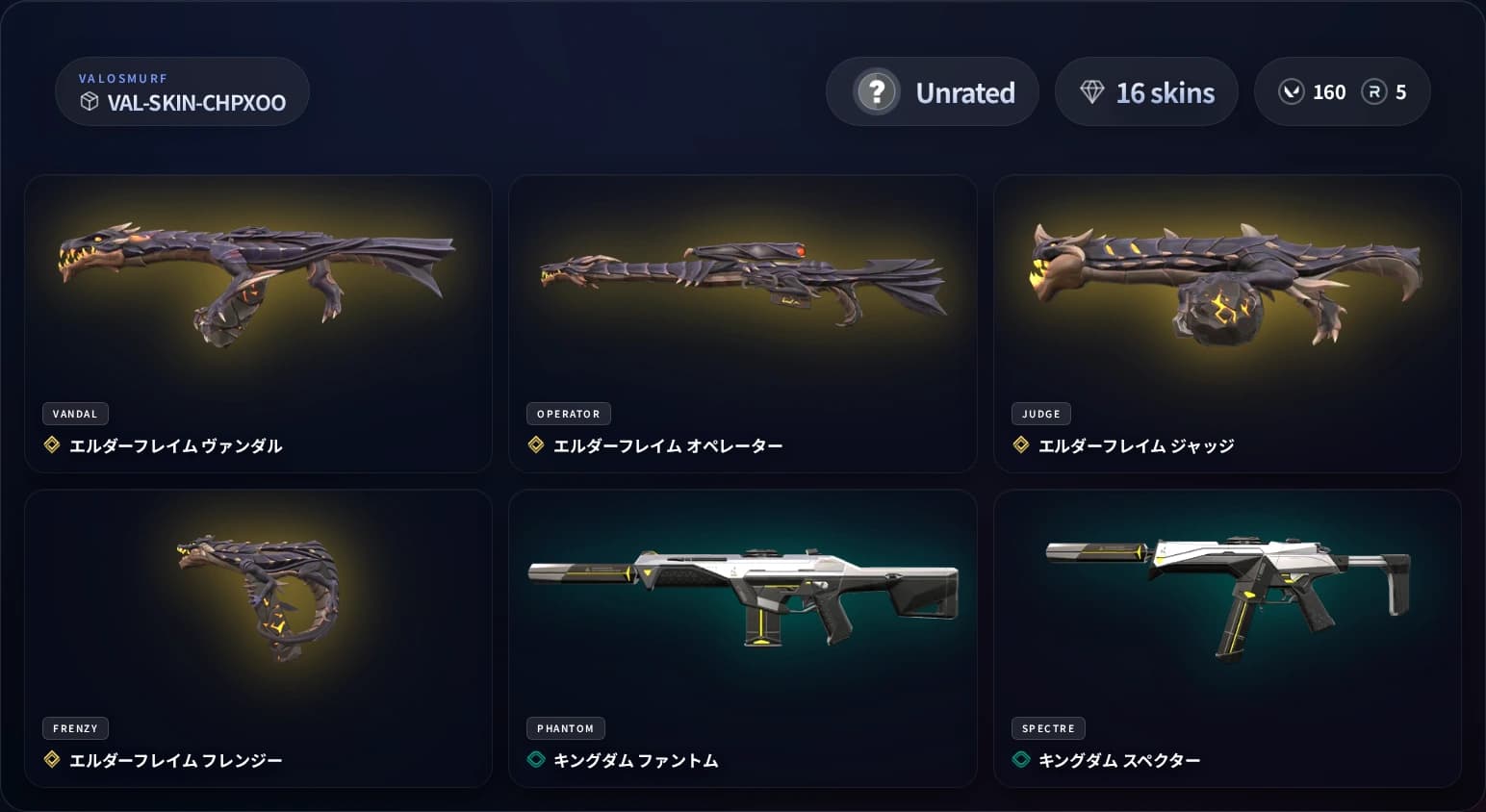The height and width of the screenshot is (812, 1486).
Task: Click the yellow rarity icon beside エルダーフレイム ヴァンダル
Action: pos(52,444)
